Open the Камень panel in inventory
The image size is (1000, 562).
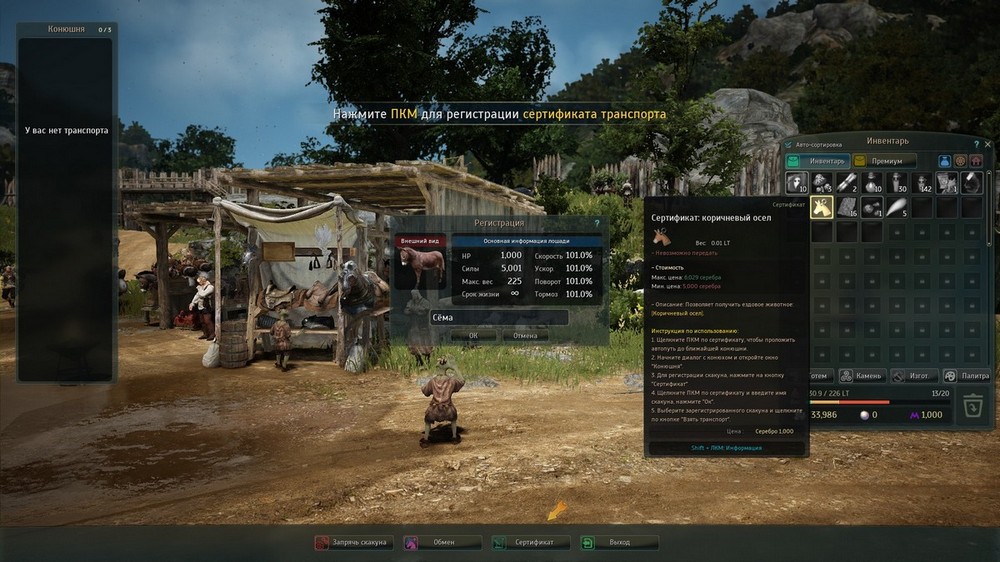point(862,376)
